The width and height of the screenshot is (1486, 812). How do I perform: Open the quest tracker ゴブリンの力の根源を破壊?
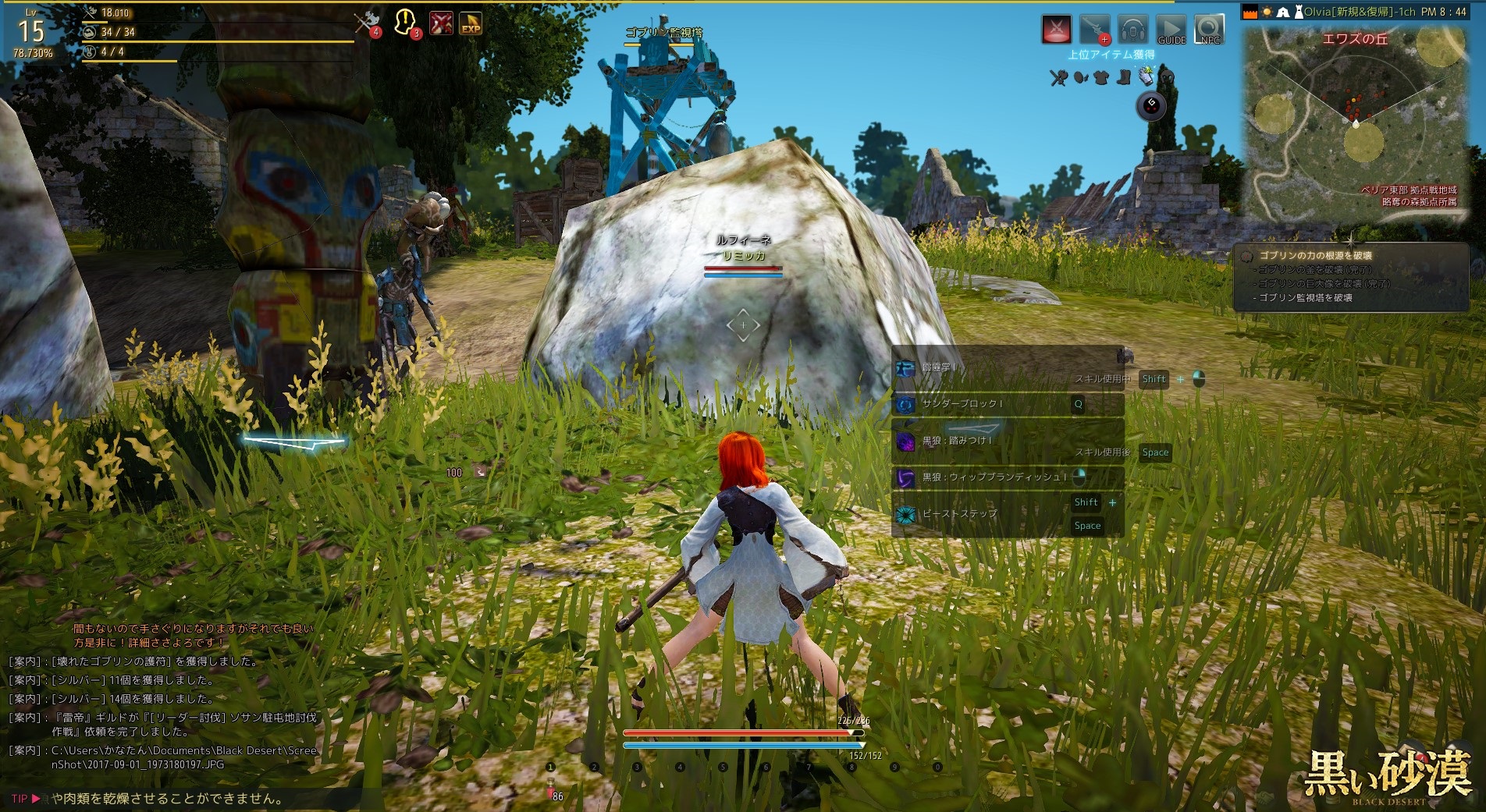pos(1315,255)
